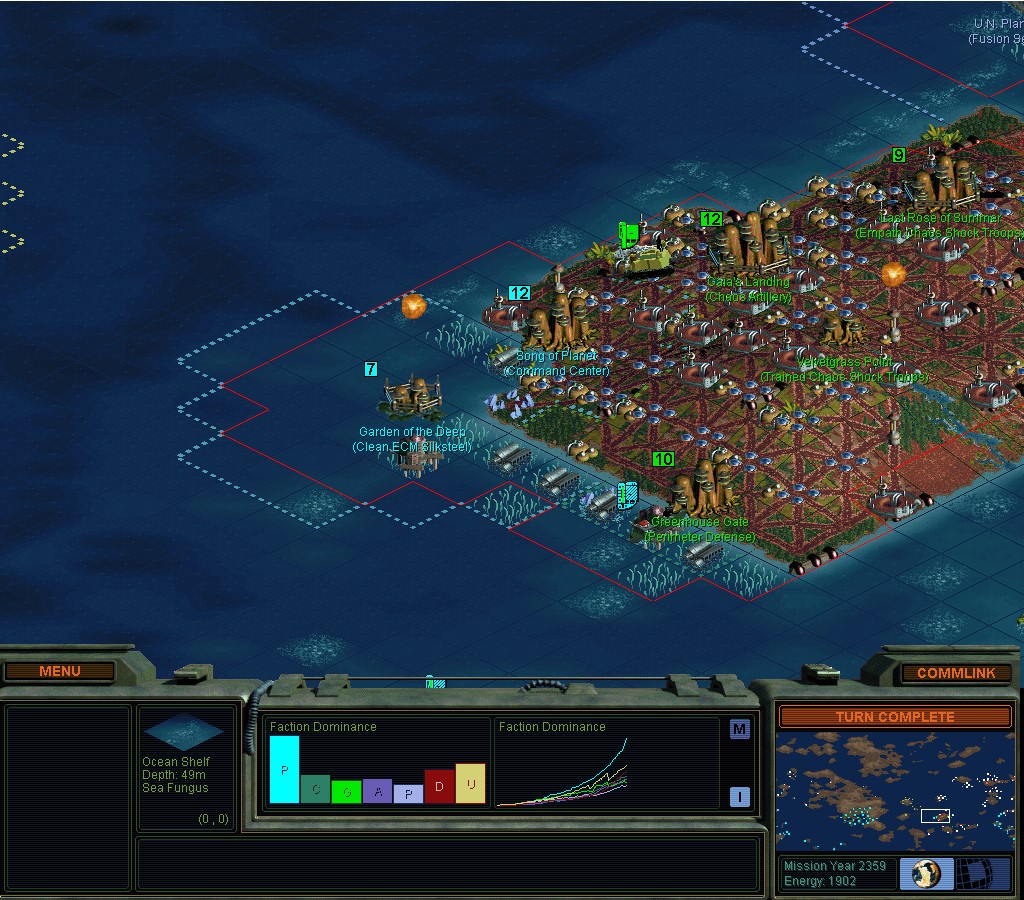The height and width of the screenshot is (900, 1024).
Task: Toggle the map grid icon
Action: pyautogui.click(x=982, y=873)
